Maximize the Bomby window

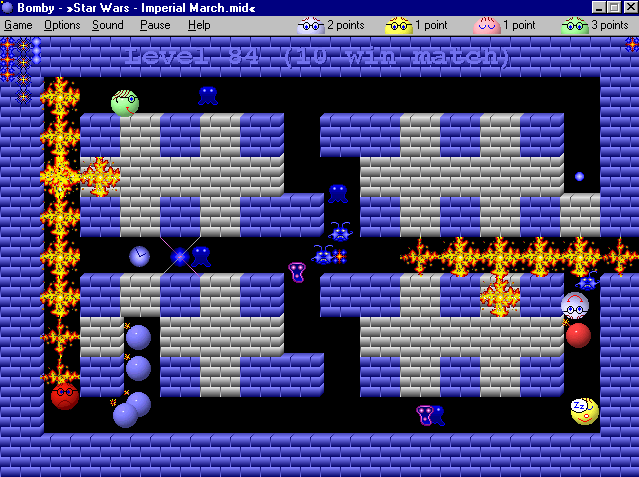pyautogui.click(x=613, y=8)
